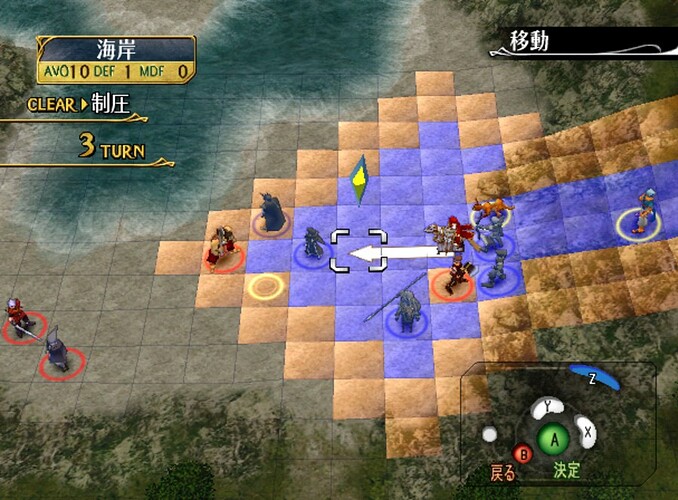Target the enemy axe fighter beside the shoreline
This screenshot has height=500, width=678.
click(224, 246)
